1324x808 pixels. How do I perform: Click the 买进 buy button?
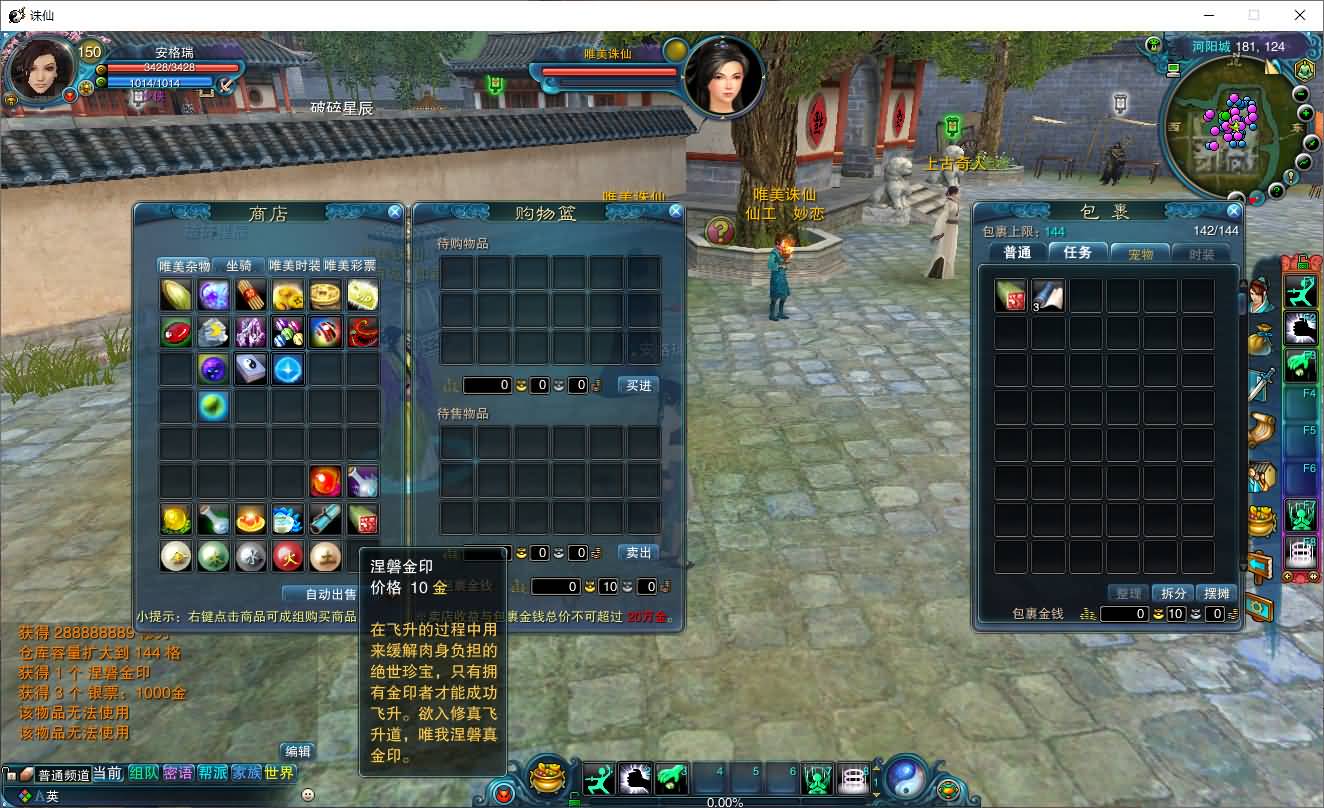coord(638,385)
